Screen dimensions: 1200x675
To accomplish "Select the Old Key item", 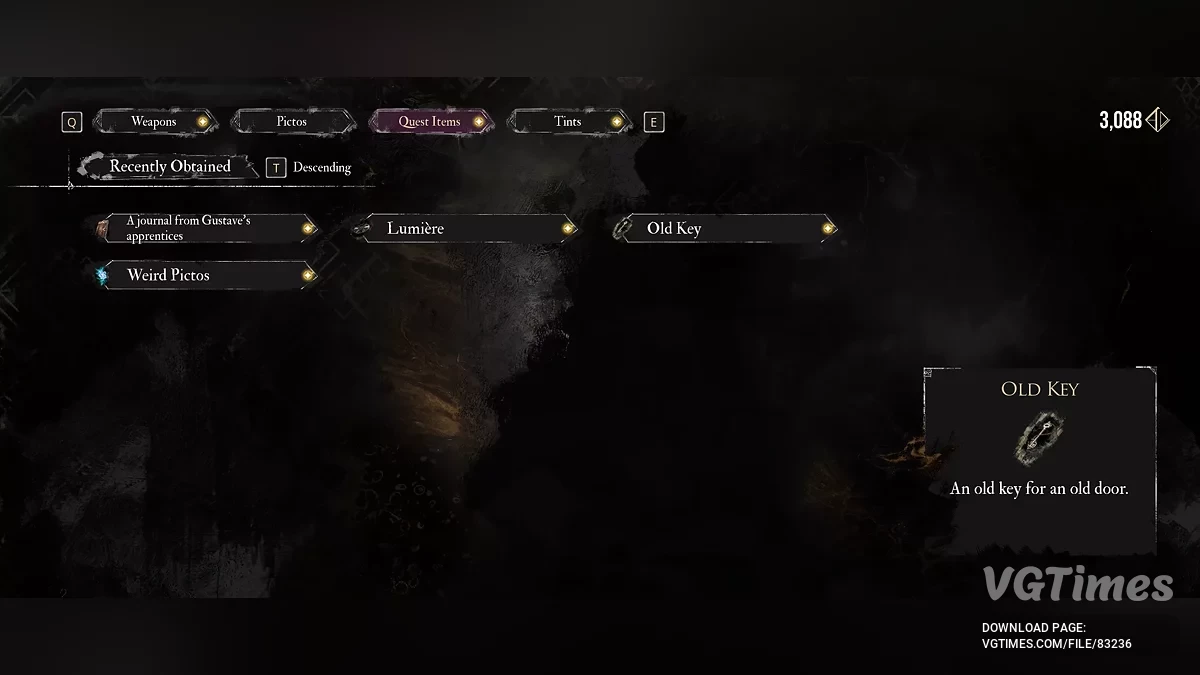I will tap(724, 229).
